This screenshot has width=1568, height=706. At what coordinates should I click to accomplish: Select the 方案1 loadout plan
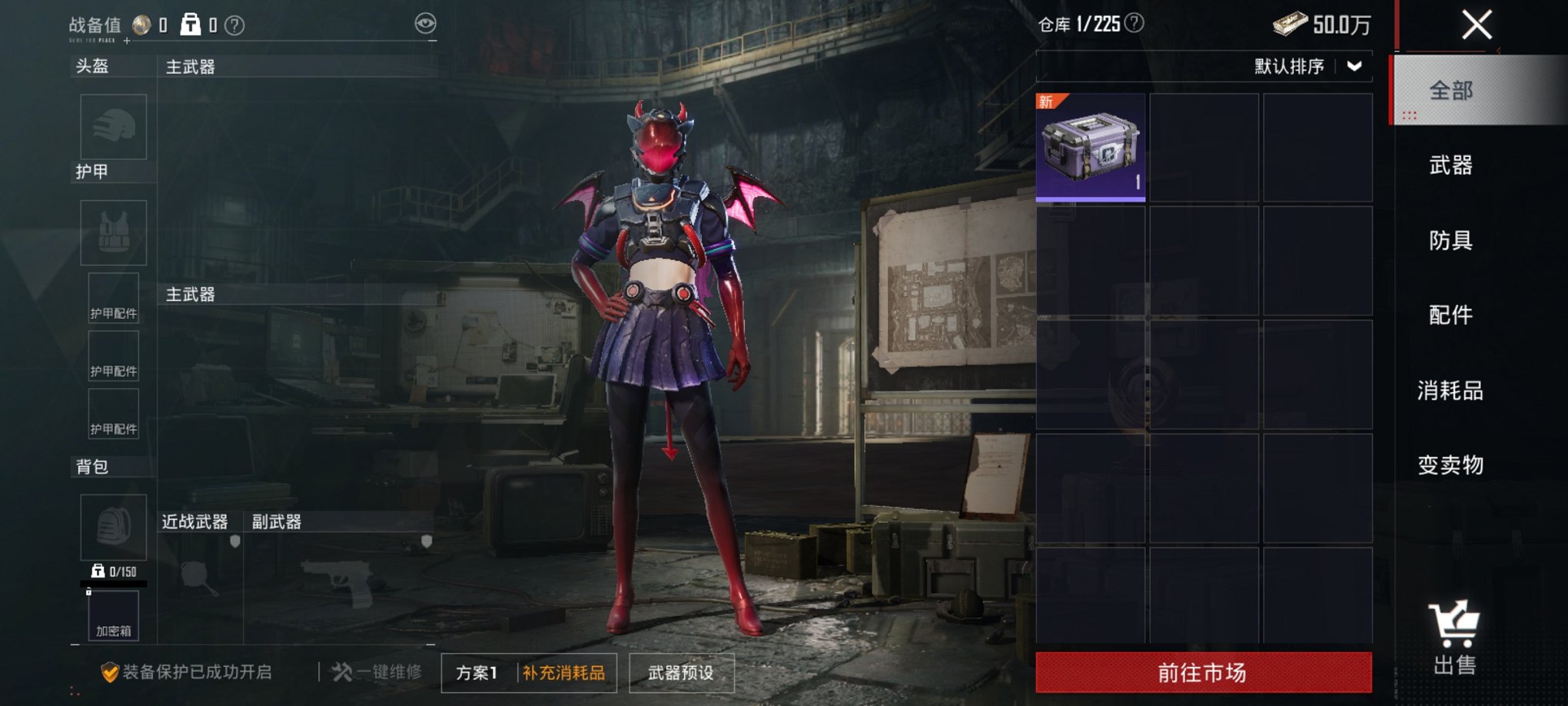(476, 671)
